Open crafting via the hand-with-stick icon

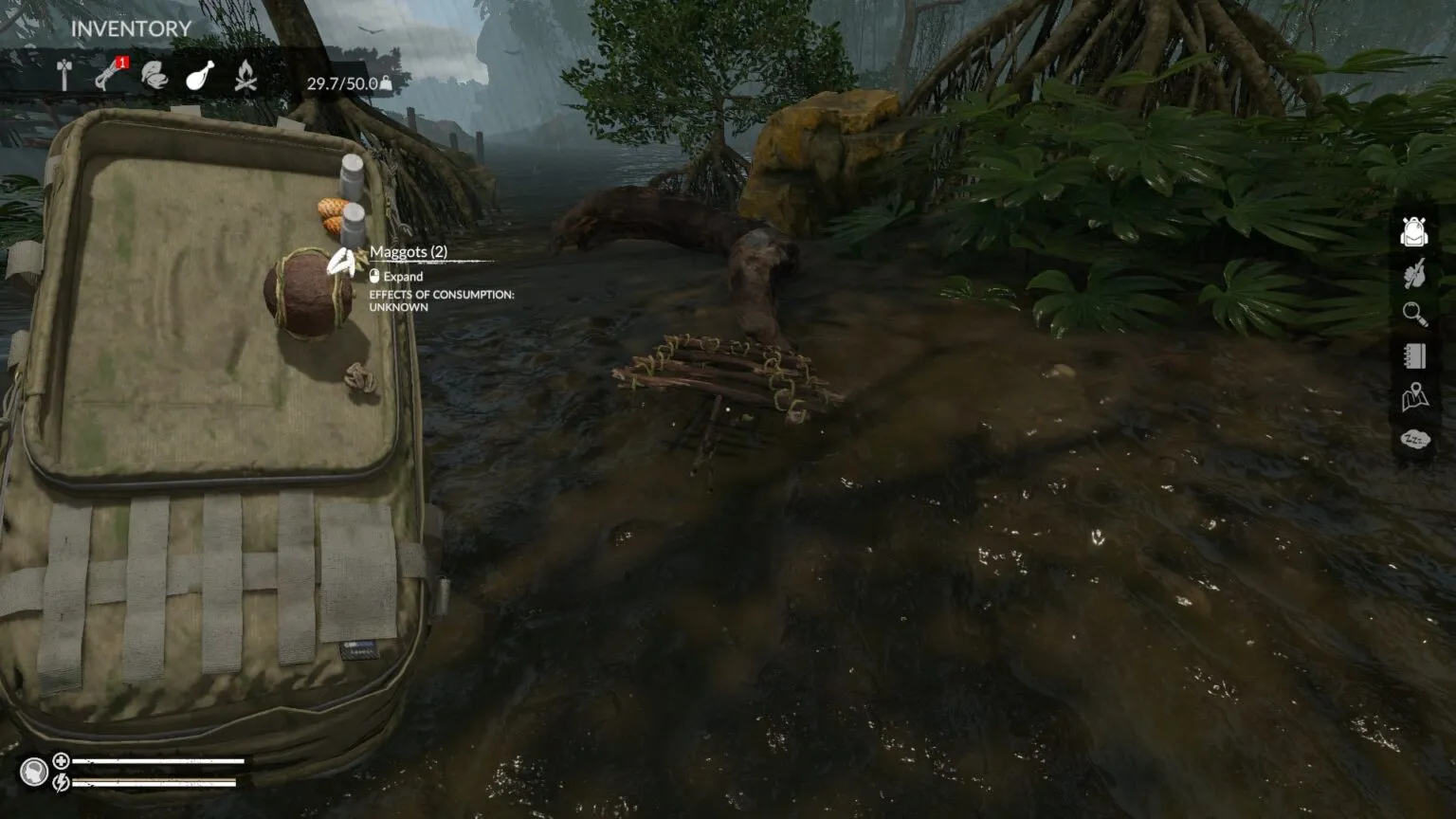tap(1414, 274)
